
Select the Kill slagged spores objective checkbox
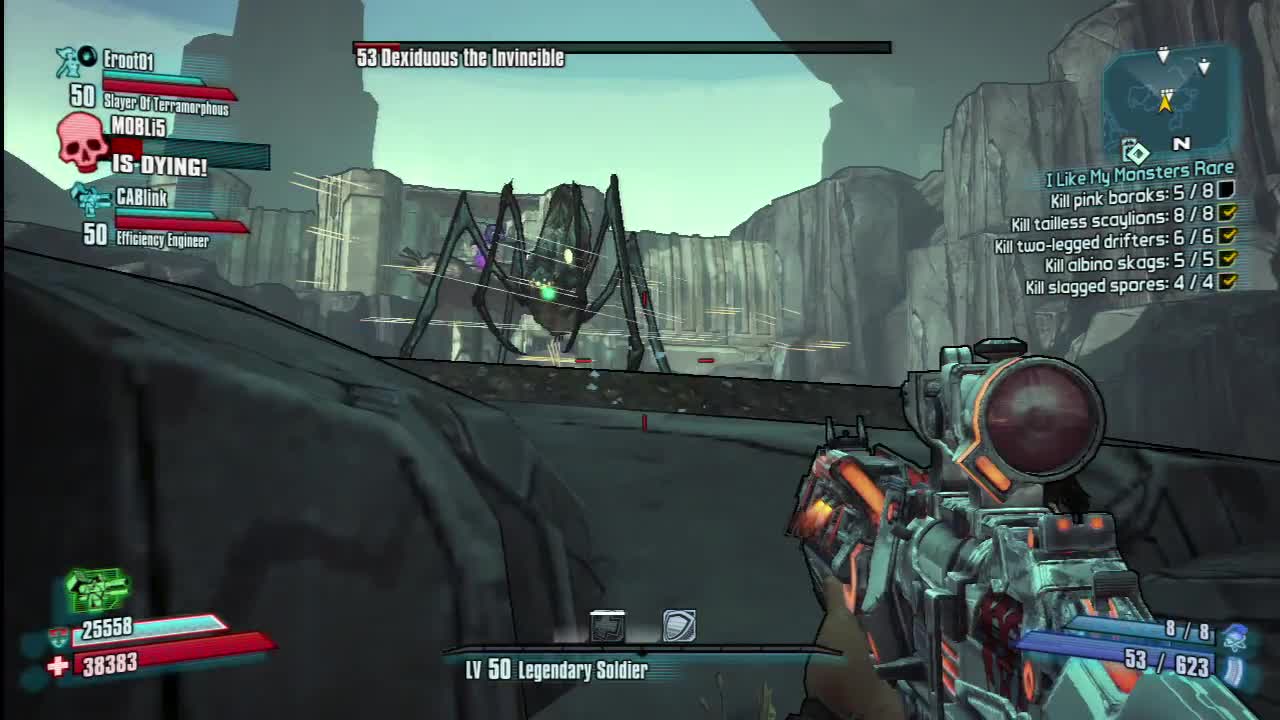click(1227, 283)
